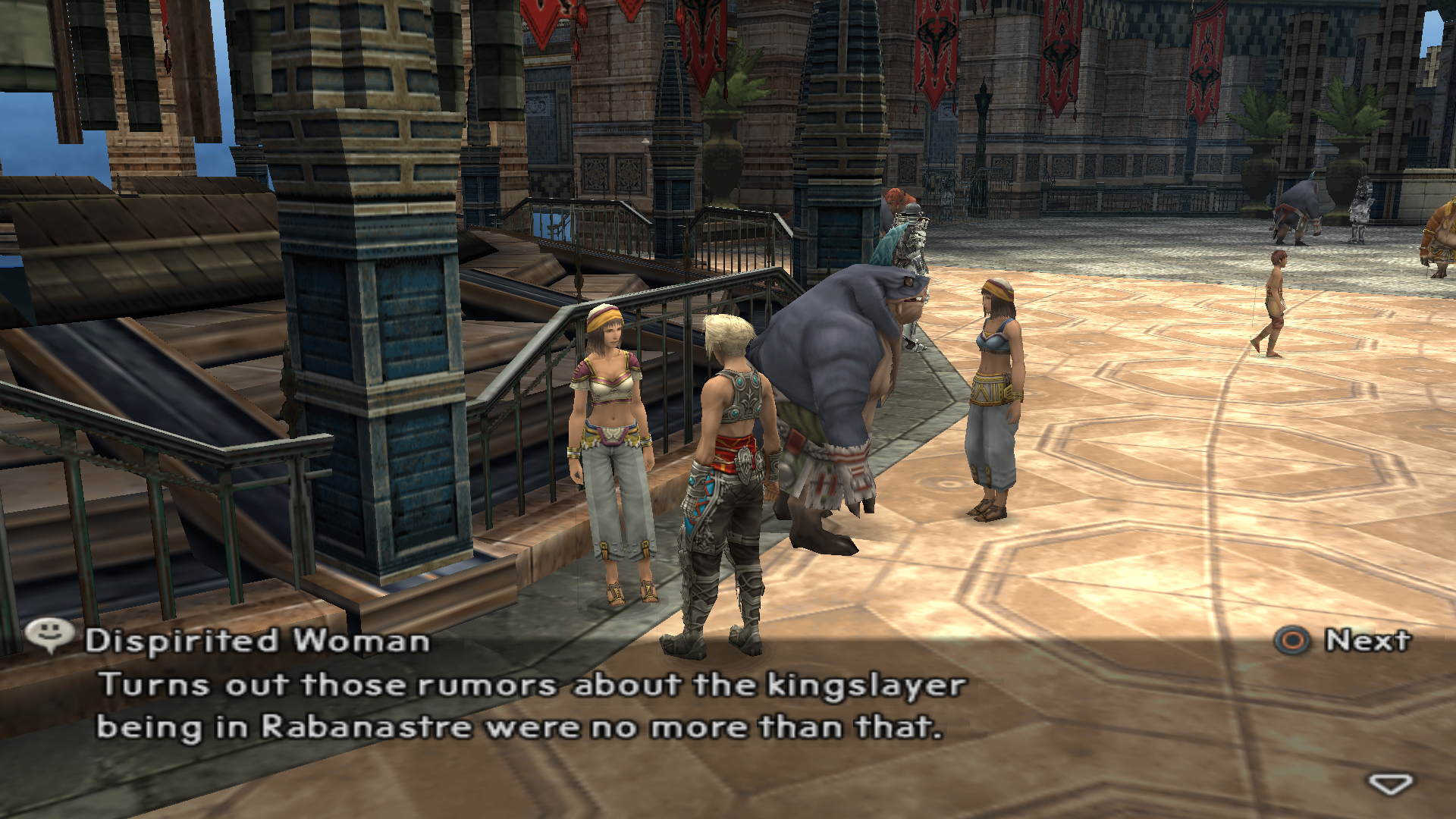
Task: Click the dialogue continue arrow indicator
Action: pos(1389,783)
